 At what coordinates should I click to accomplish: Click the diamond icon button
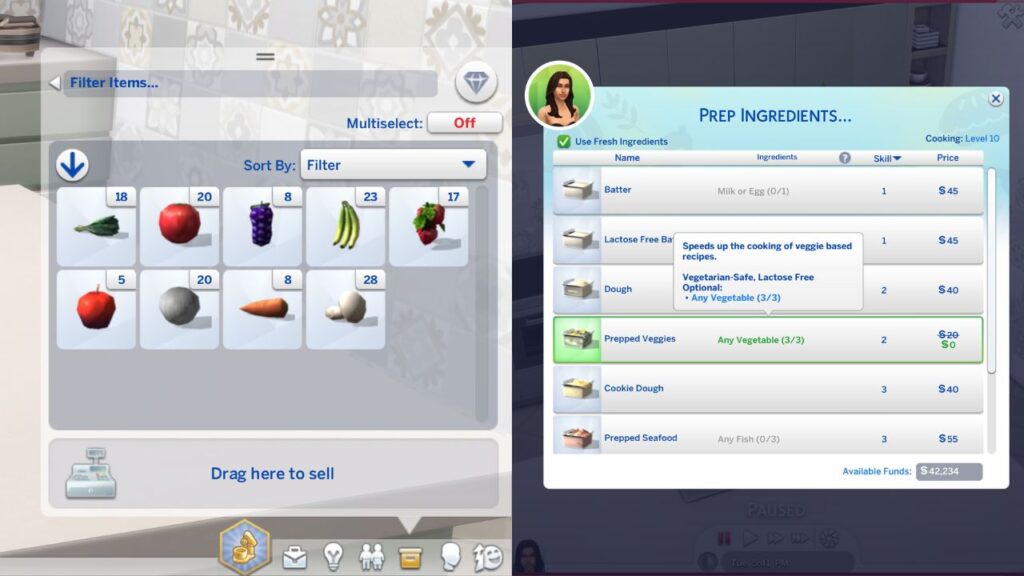[x=476, y=83]
